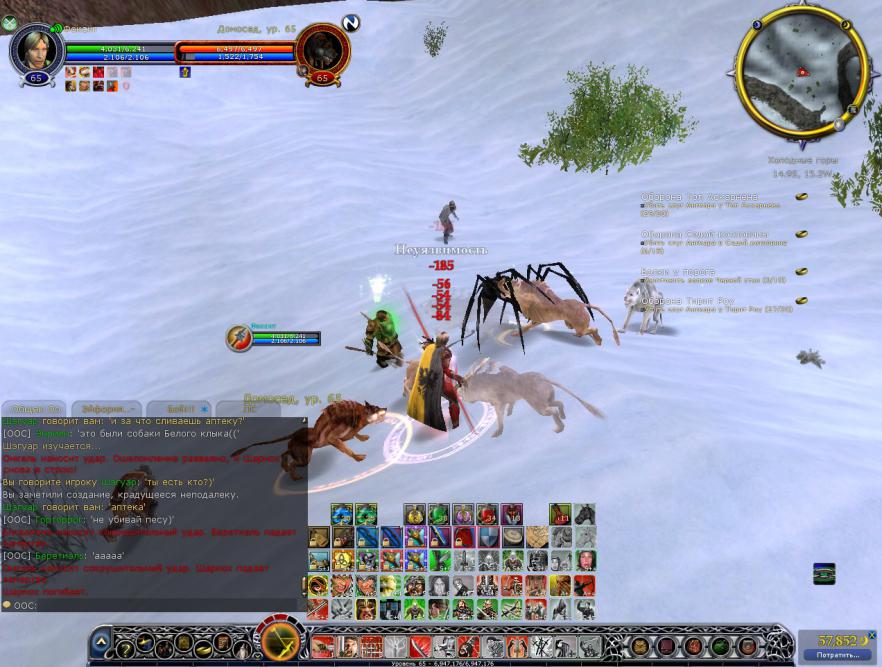Image resolution: width=882 pixels, height=667 pixels.
Task: Open the question mark help icon
Action: pos(125,650)
